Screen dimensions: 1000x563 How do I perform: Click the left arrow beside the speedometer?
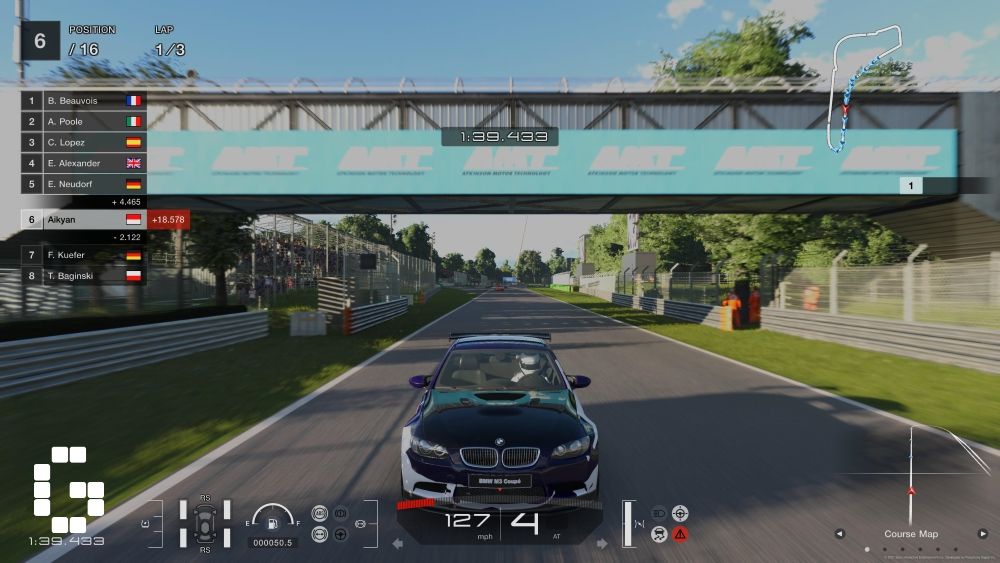click(x=397, y=544)
